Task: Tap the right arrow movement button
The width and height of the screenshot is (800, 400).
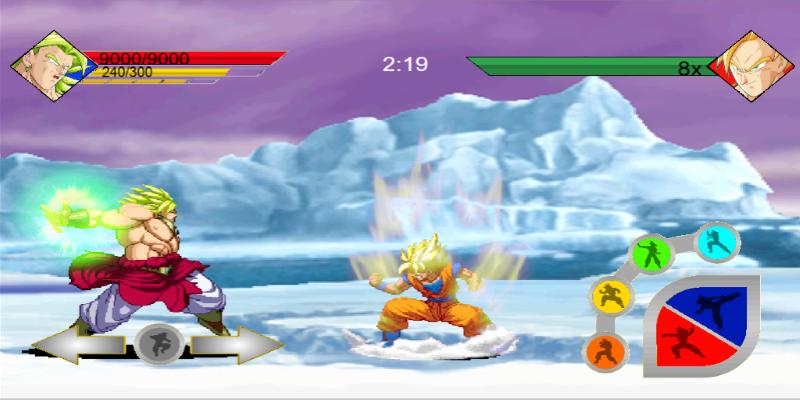Action: pyautogui.click(x=235, y=345)
